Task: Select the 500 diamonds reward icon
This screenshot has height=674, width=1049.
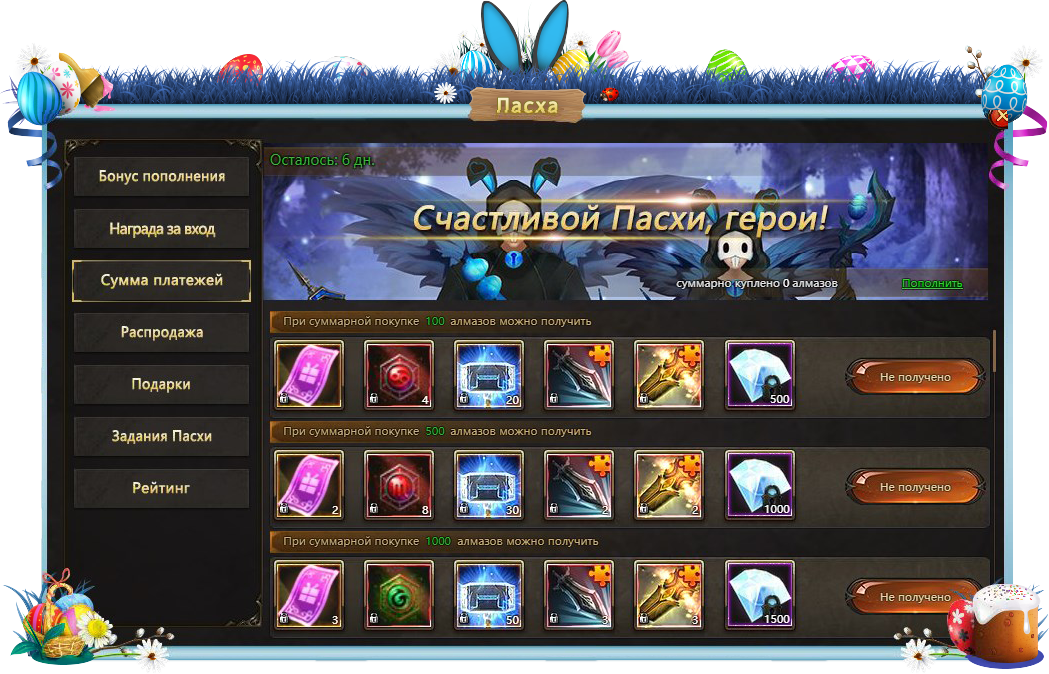Action: coord(760,376)
